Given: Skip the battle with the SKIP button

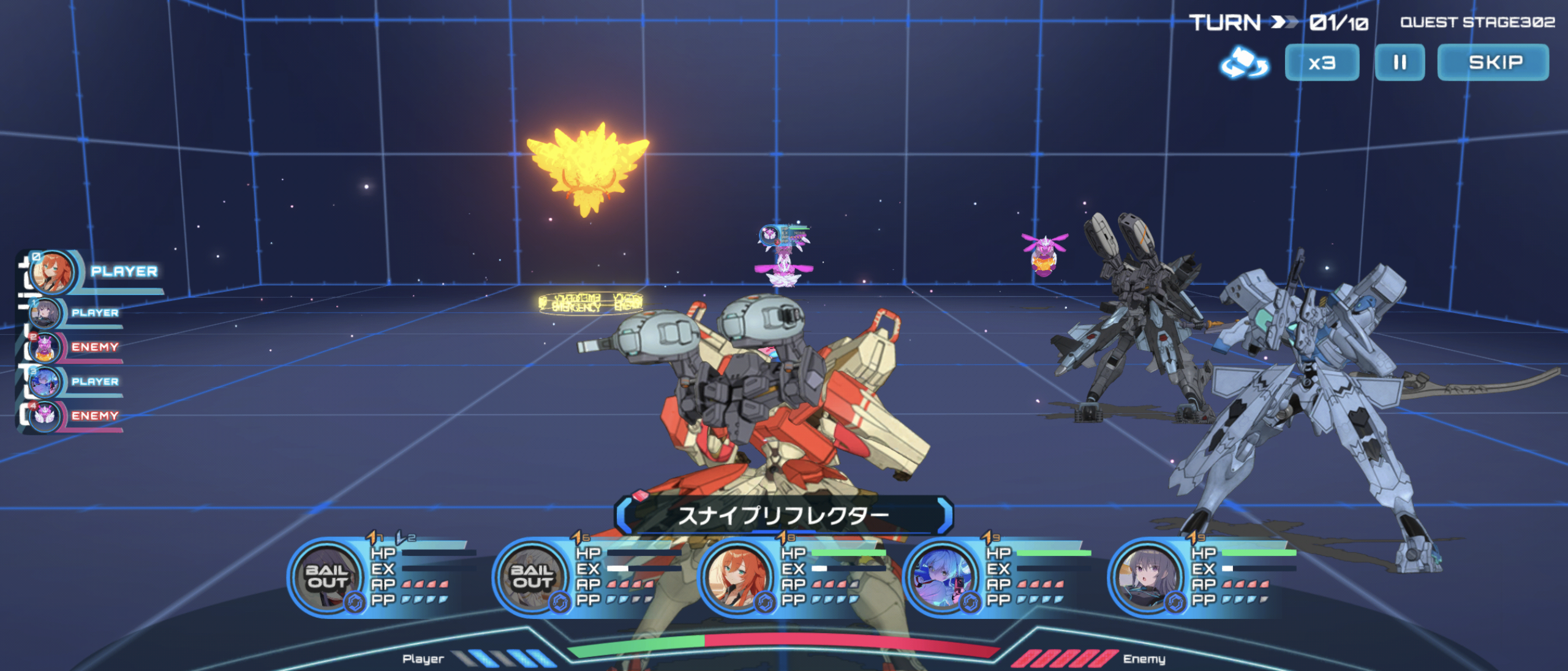Looking at the screenshot, I should (x=1493, y=62).
